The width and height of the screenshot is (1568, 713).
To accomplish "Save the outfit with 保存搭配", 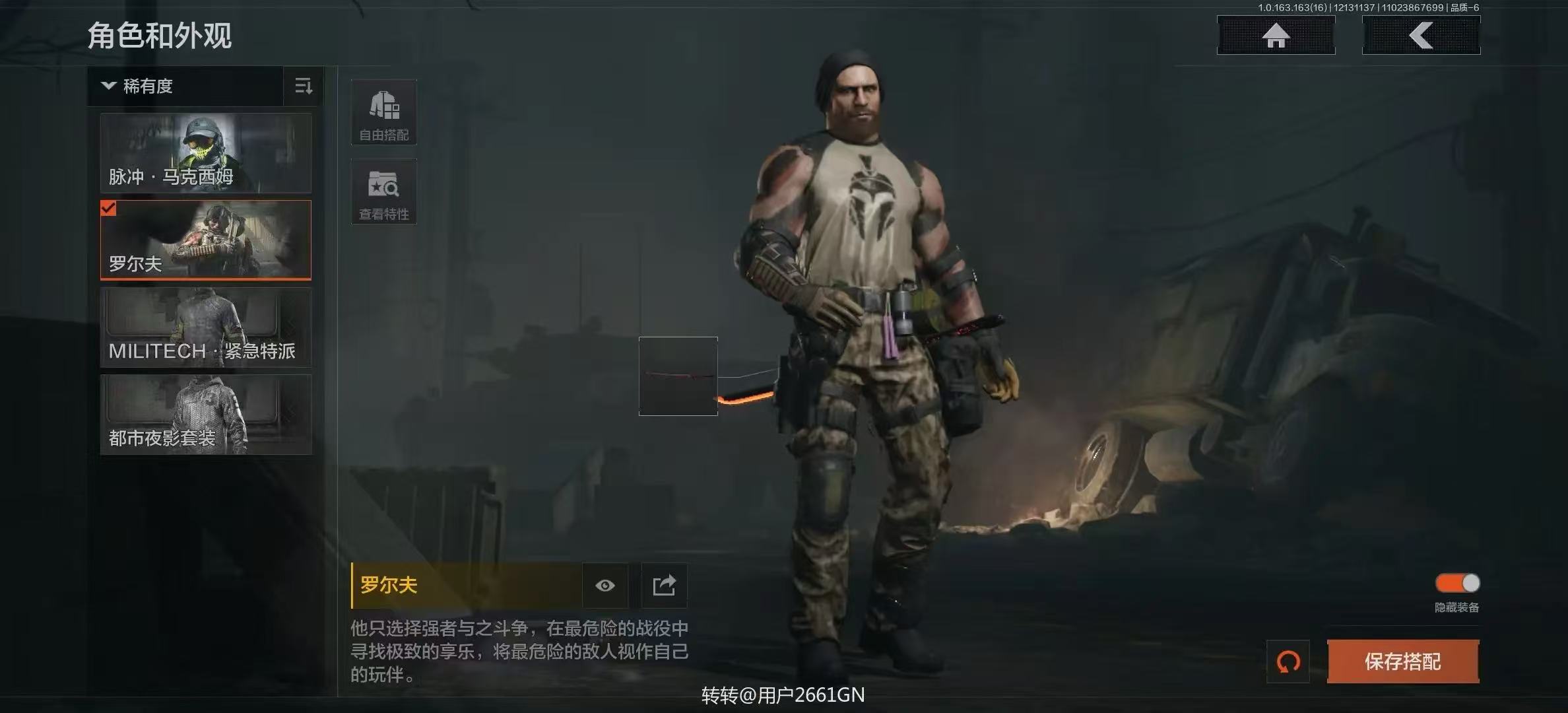I will 1402,662.
